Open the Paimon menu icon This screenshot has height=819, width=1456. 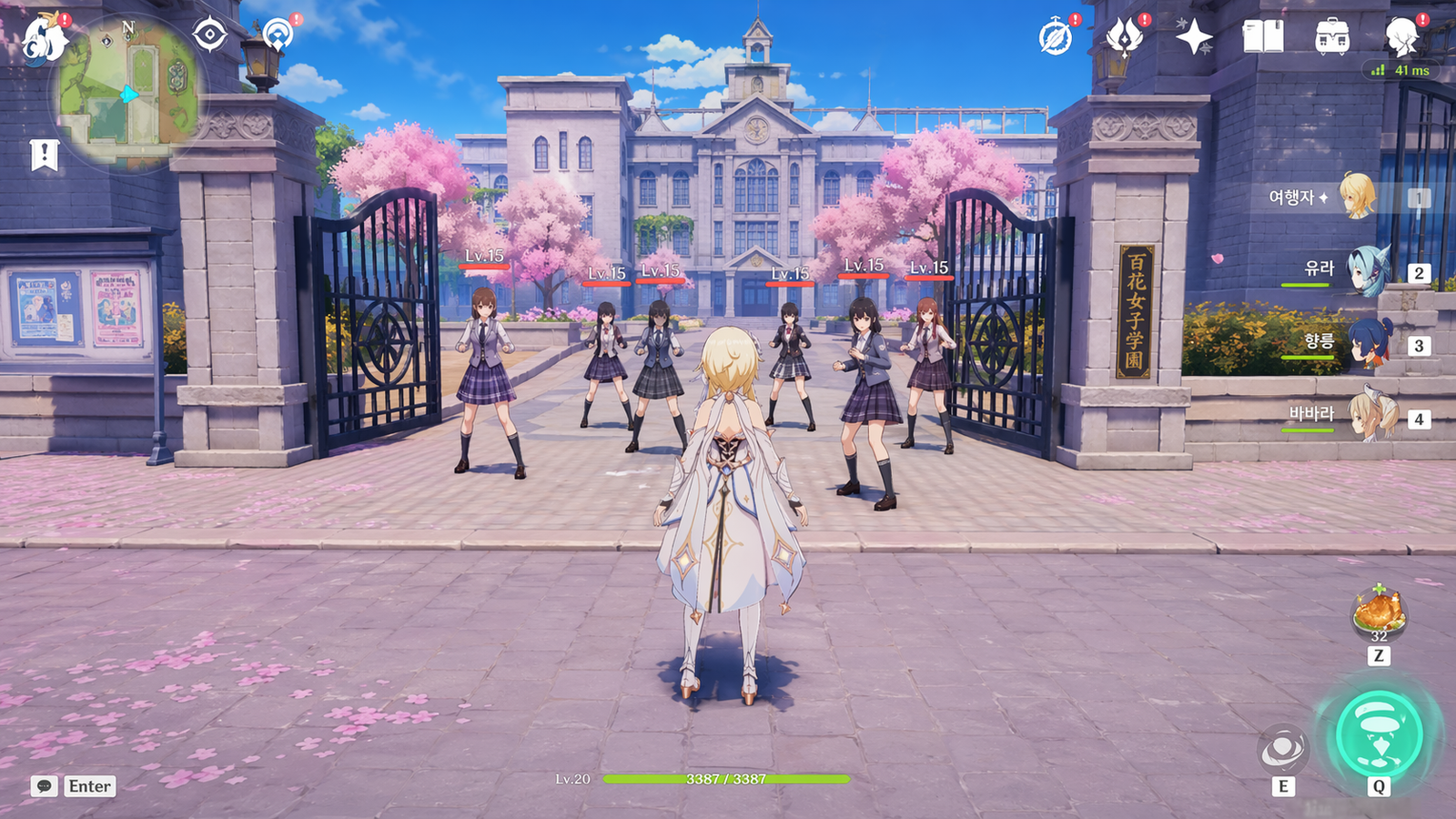[x=44, y=39]
